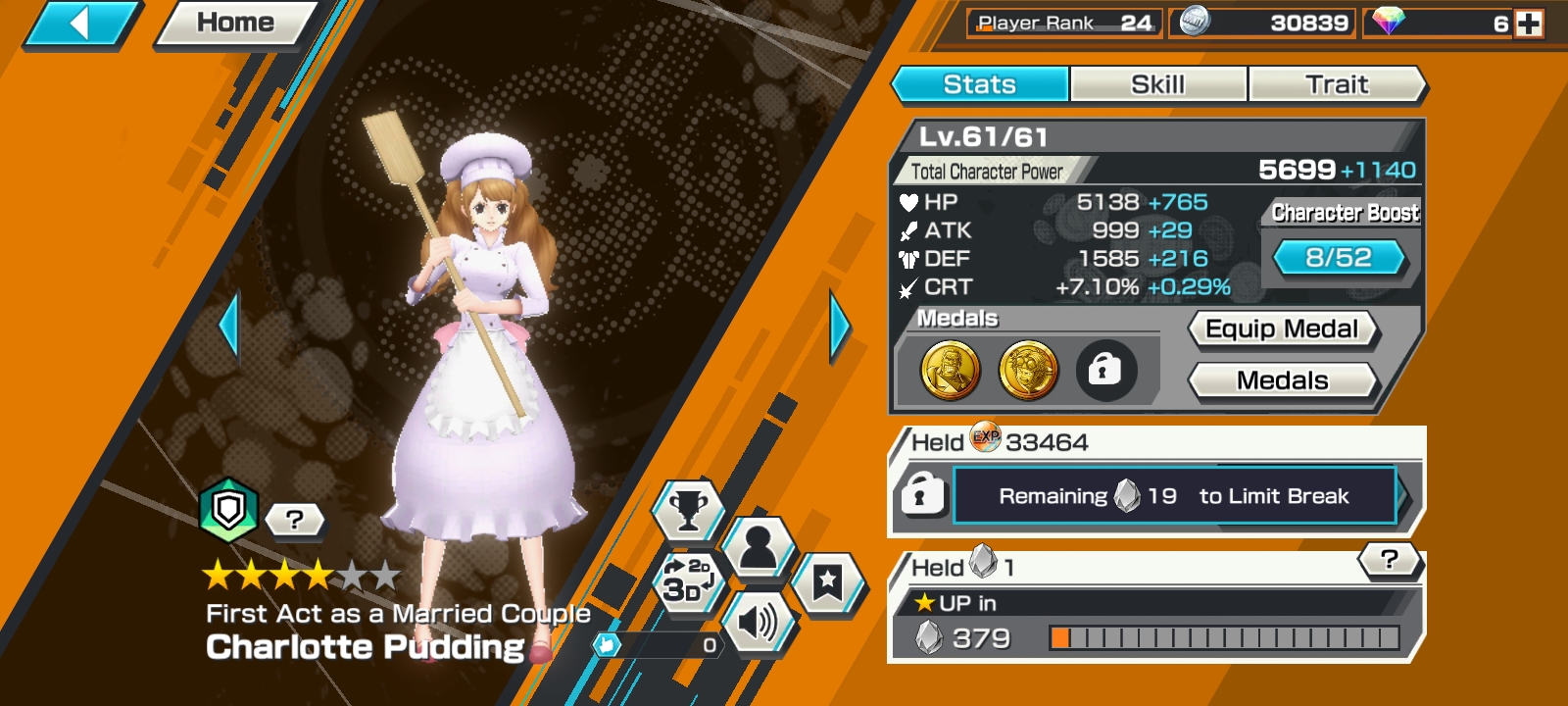The width and height of the screenshot is (1568, 706).
Task: Open the trophy icon menu
Action: pyautogui.click(x=688, y=510)
